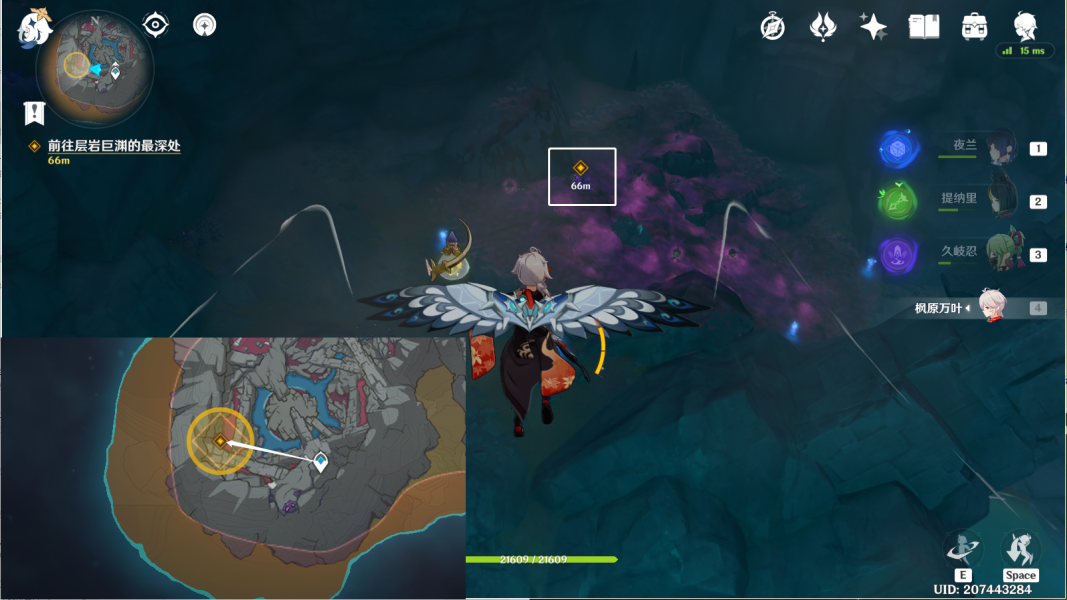
Task: Toggle the elemental sight eye icon
Action: (156, 25)
